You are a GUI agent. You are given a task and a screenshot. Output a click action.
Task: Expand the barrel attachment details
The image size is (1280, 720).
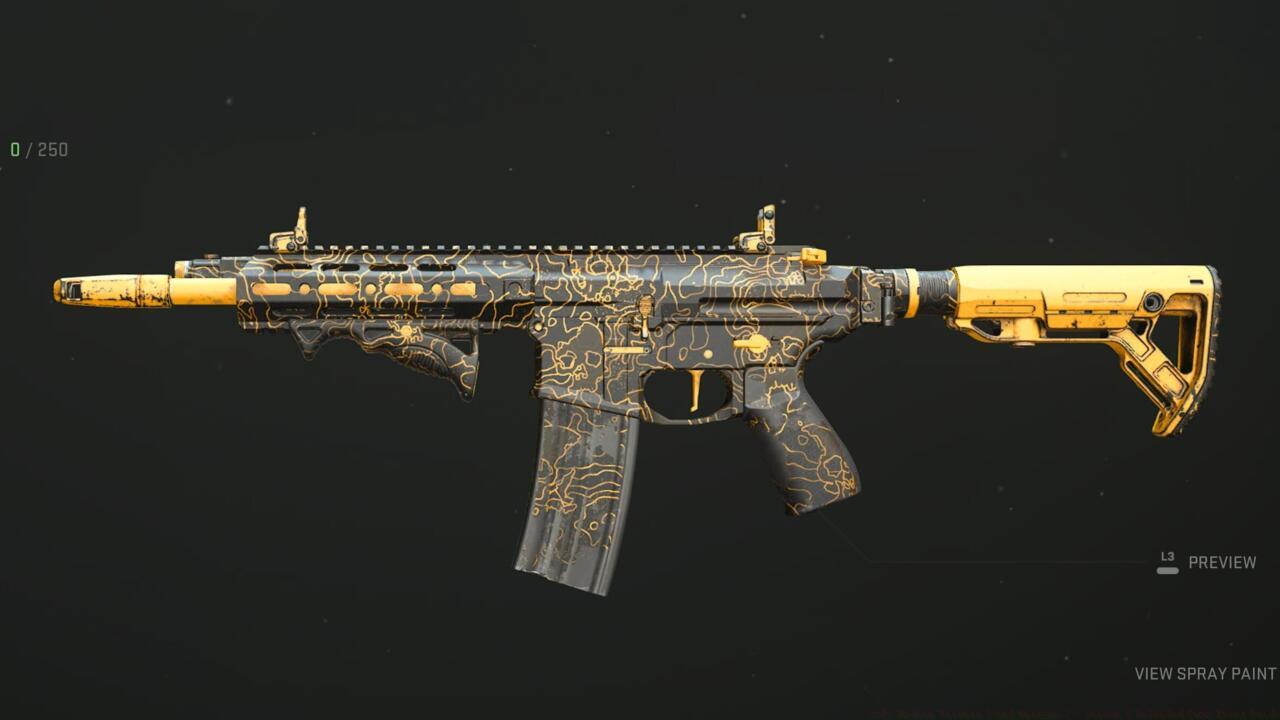(x=200, y=290)
